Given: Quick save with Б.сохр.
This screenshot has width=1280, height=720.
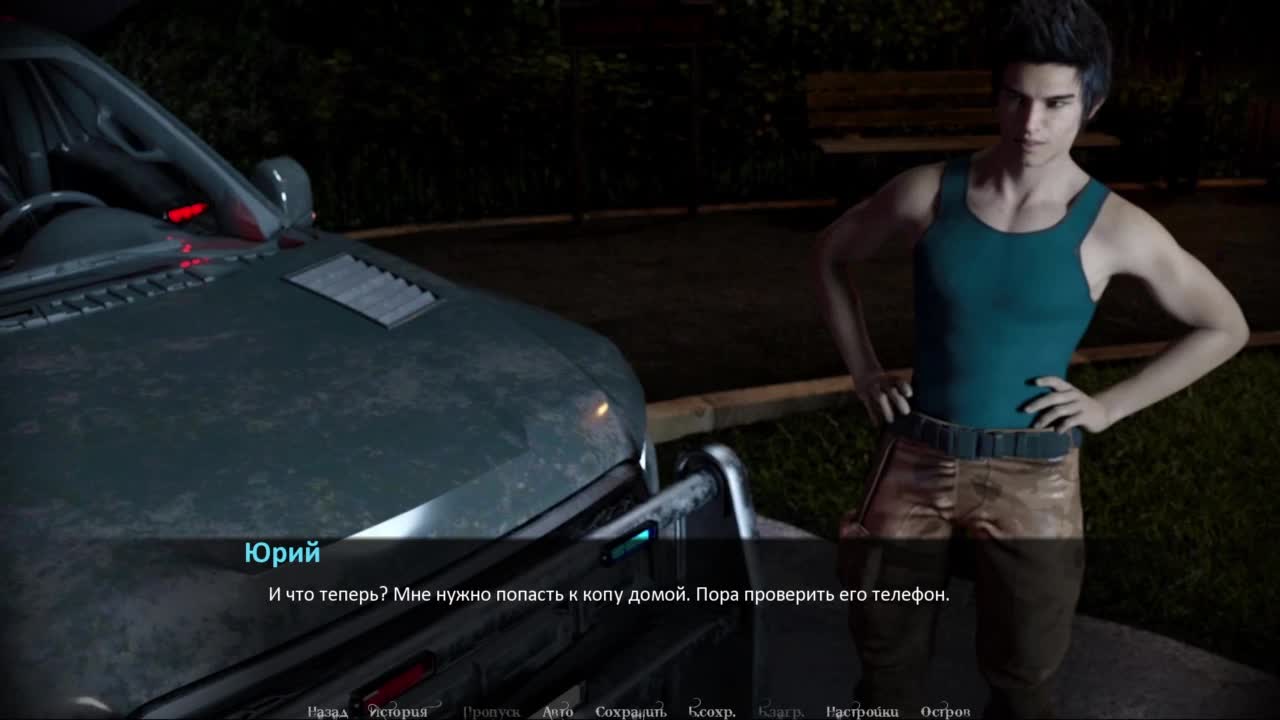Looking at the screenshot, I should click(712, 711).
